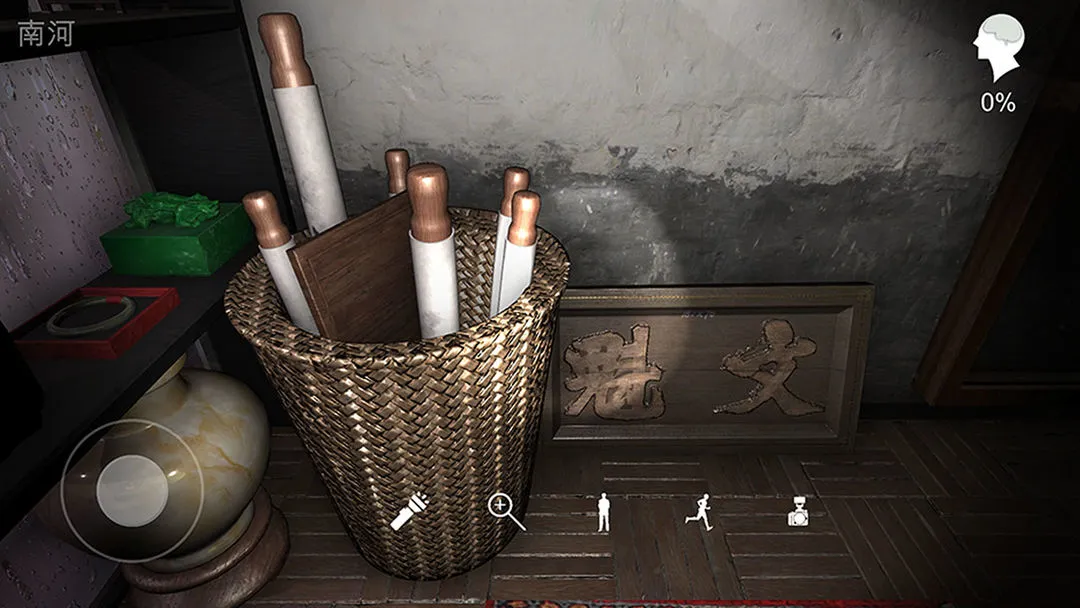Tap the virtual joystick thumb pad
1080x608 pixels.
[x=132, y=487]
